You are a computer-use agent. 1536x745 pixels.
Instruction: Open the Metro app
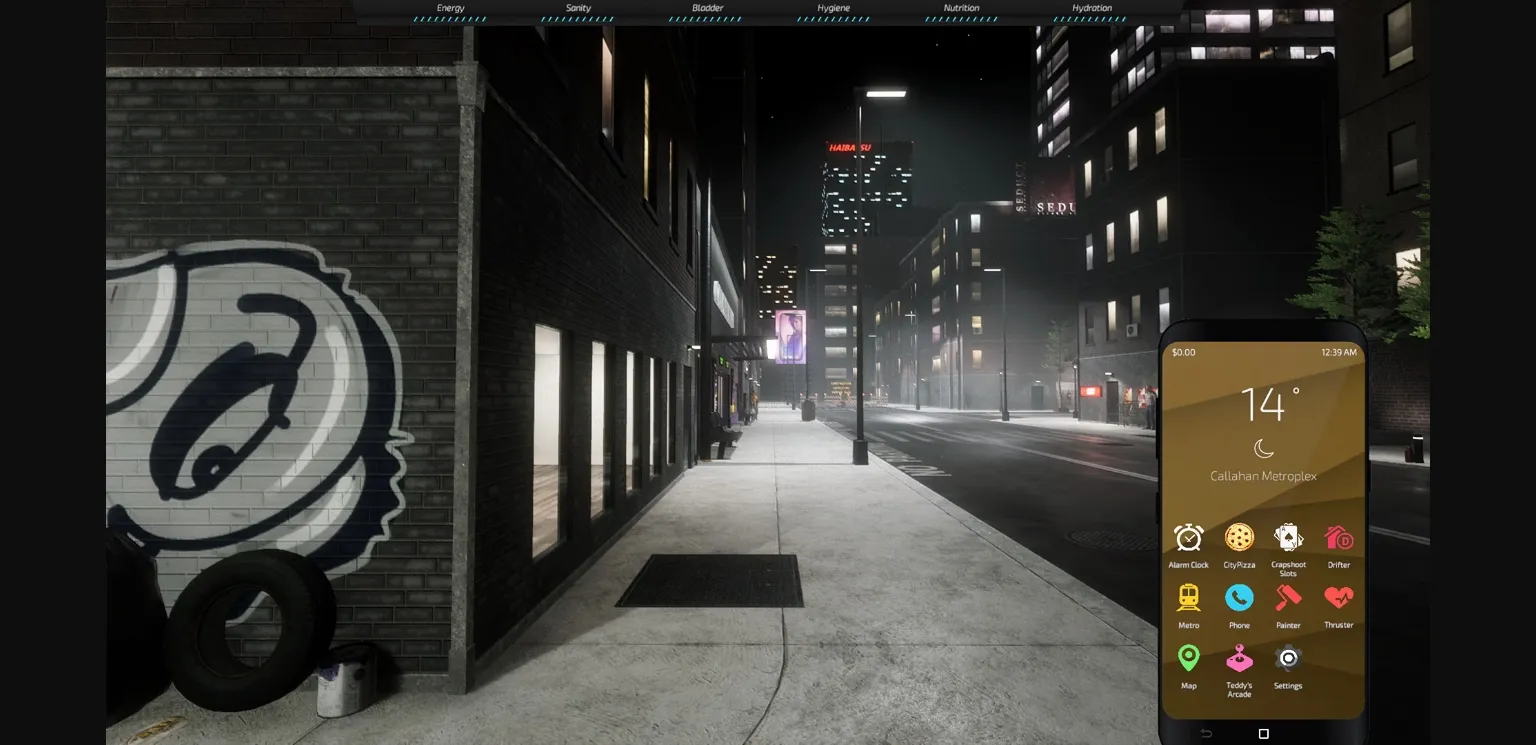click(1188, 598)
